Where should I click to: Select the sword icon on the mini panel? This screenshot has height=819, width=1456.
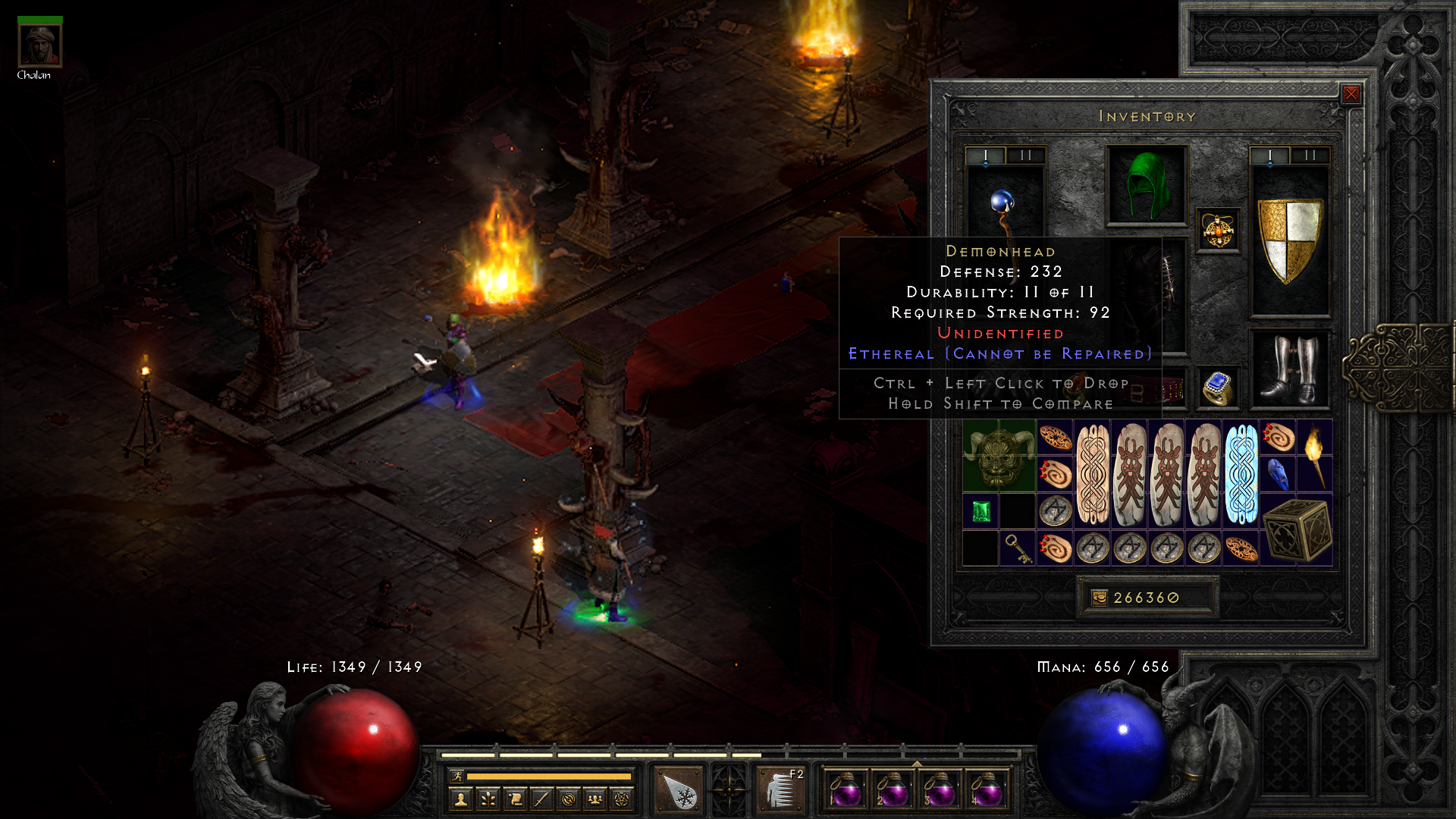541,799
